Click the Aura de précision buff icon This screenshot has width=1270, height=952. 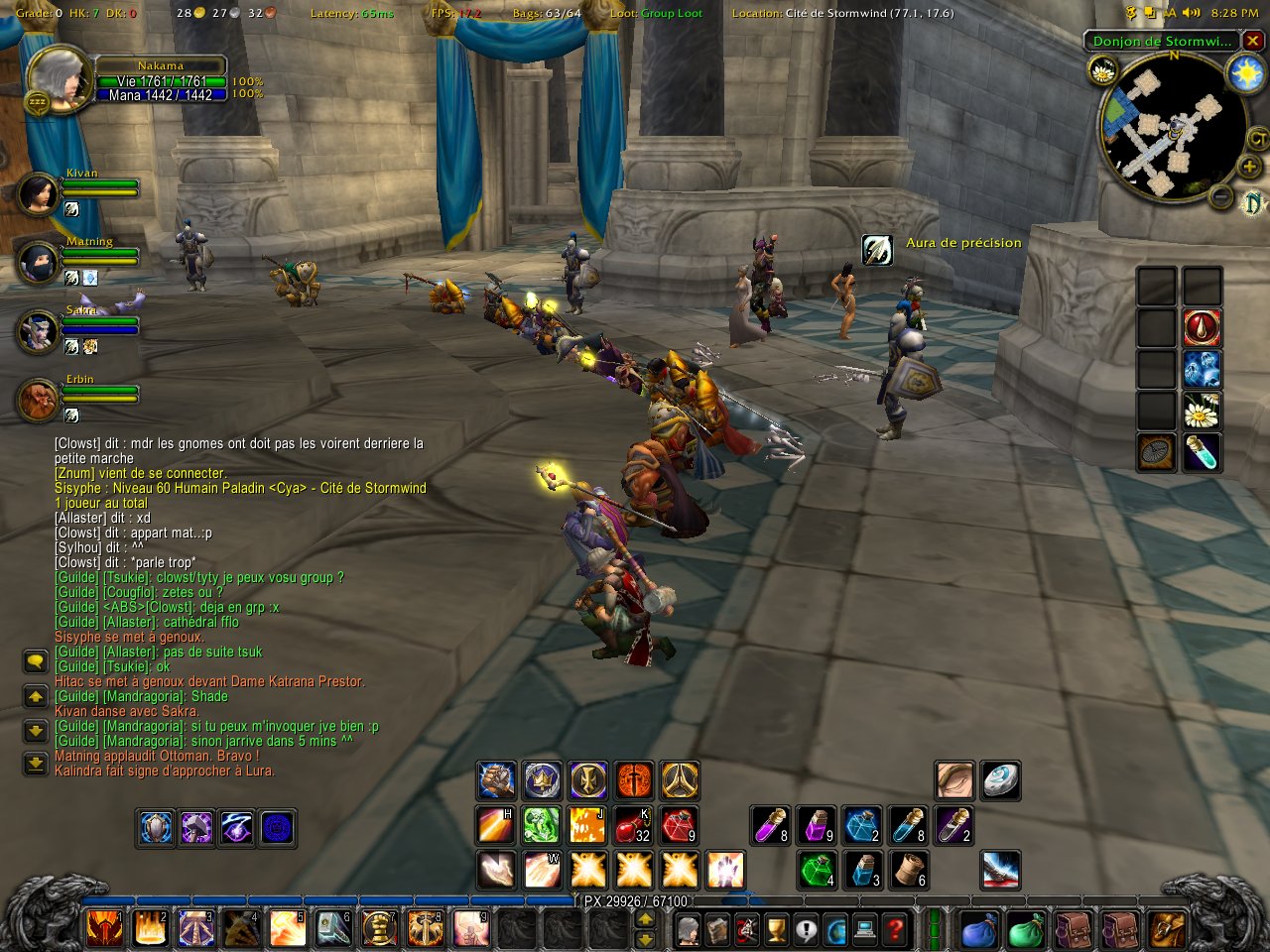pos(877,249)
